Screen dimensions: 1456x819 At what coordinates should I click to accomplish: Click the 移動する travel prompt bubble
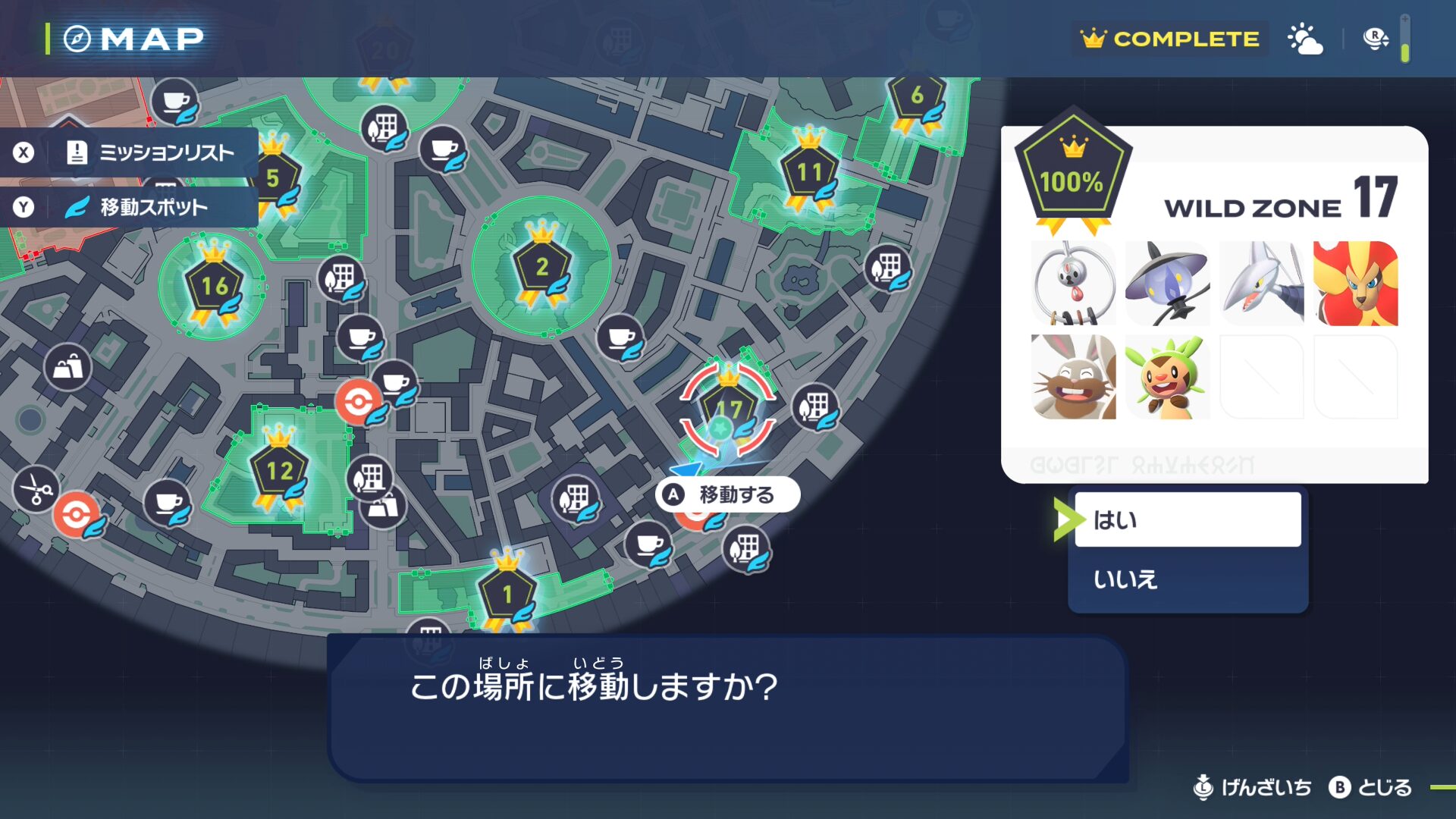727,495
